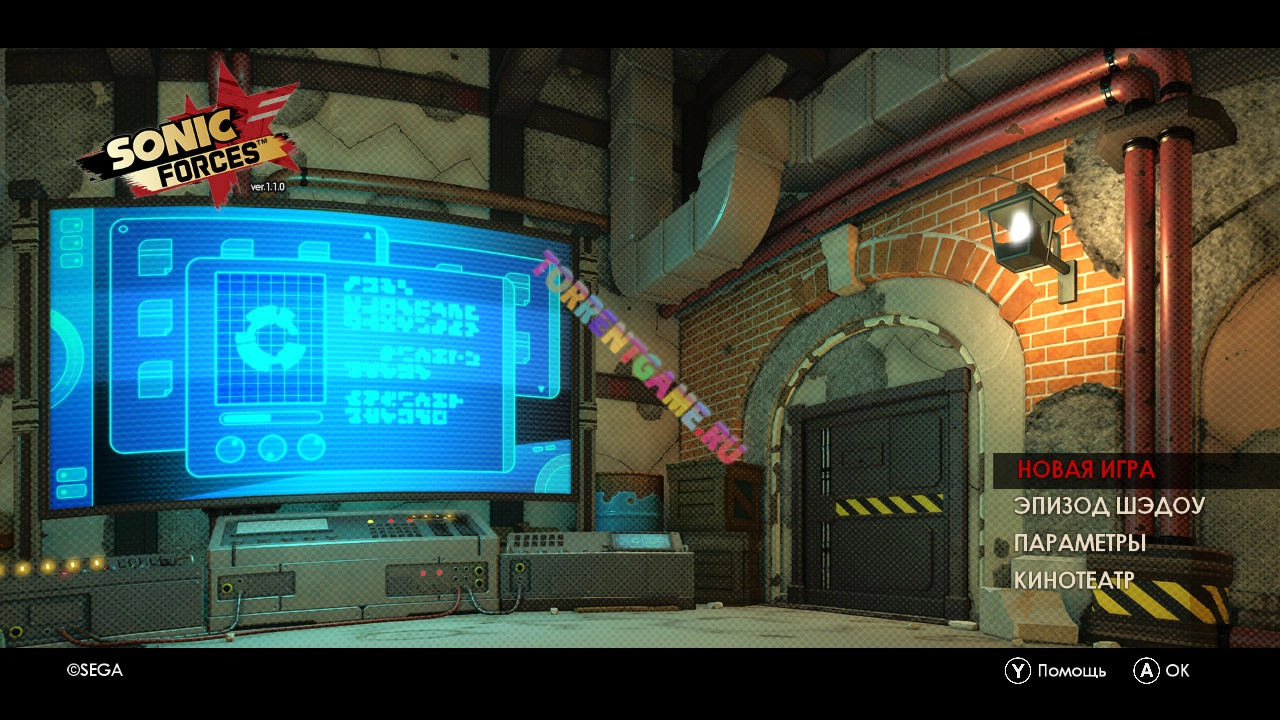The image size is (1280, 720).
Task: Open the Параметры settings
Action: tap(1079, 544)
